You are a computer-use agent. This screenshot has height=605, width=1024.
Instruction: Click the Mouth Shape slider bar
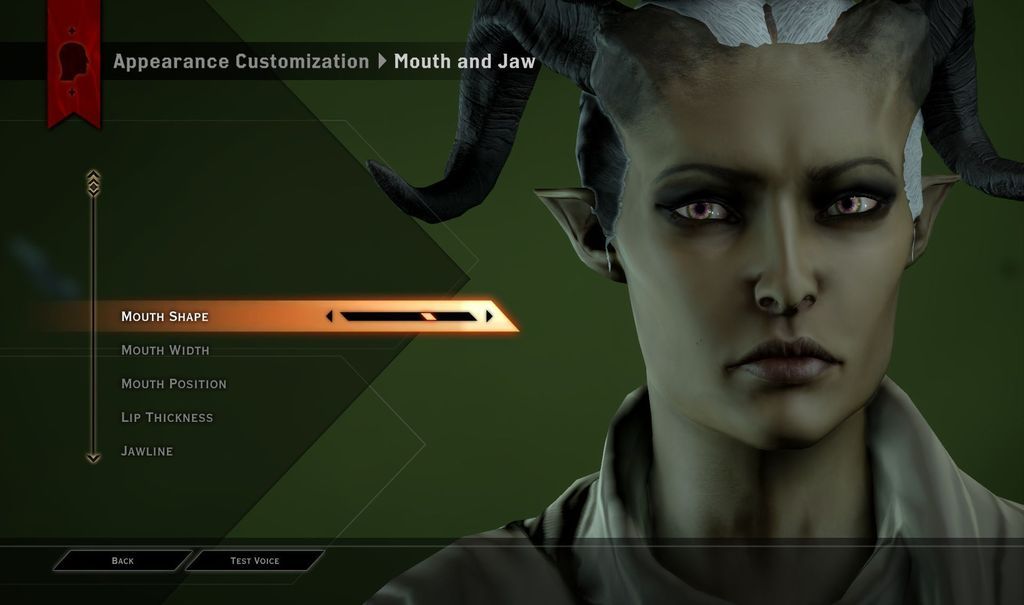click(x=408, y=316)
